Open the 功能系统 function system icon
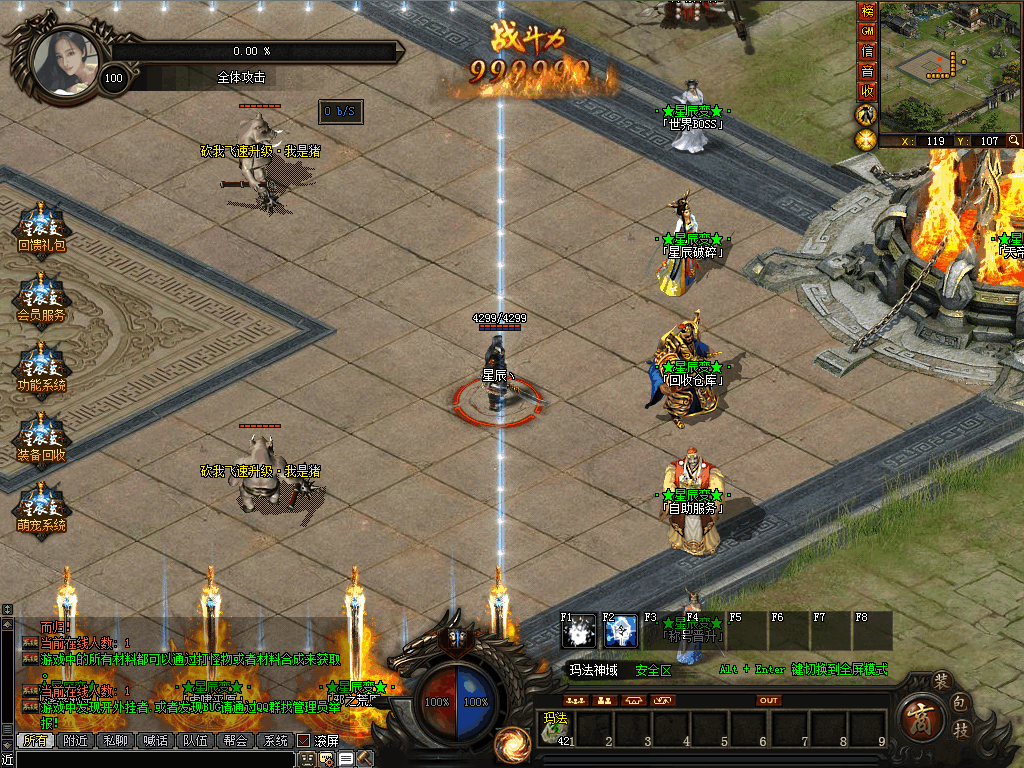The height and width of the screenshot is (768, 1024). coord(41,366)
